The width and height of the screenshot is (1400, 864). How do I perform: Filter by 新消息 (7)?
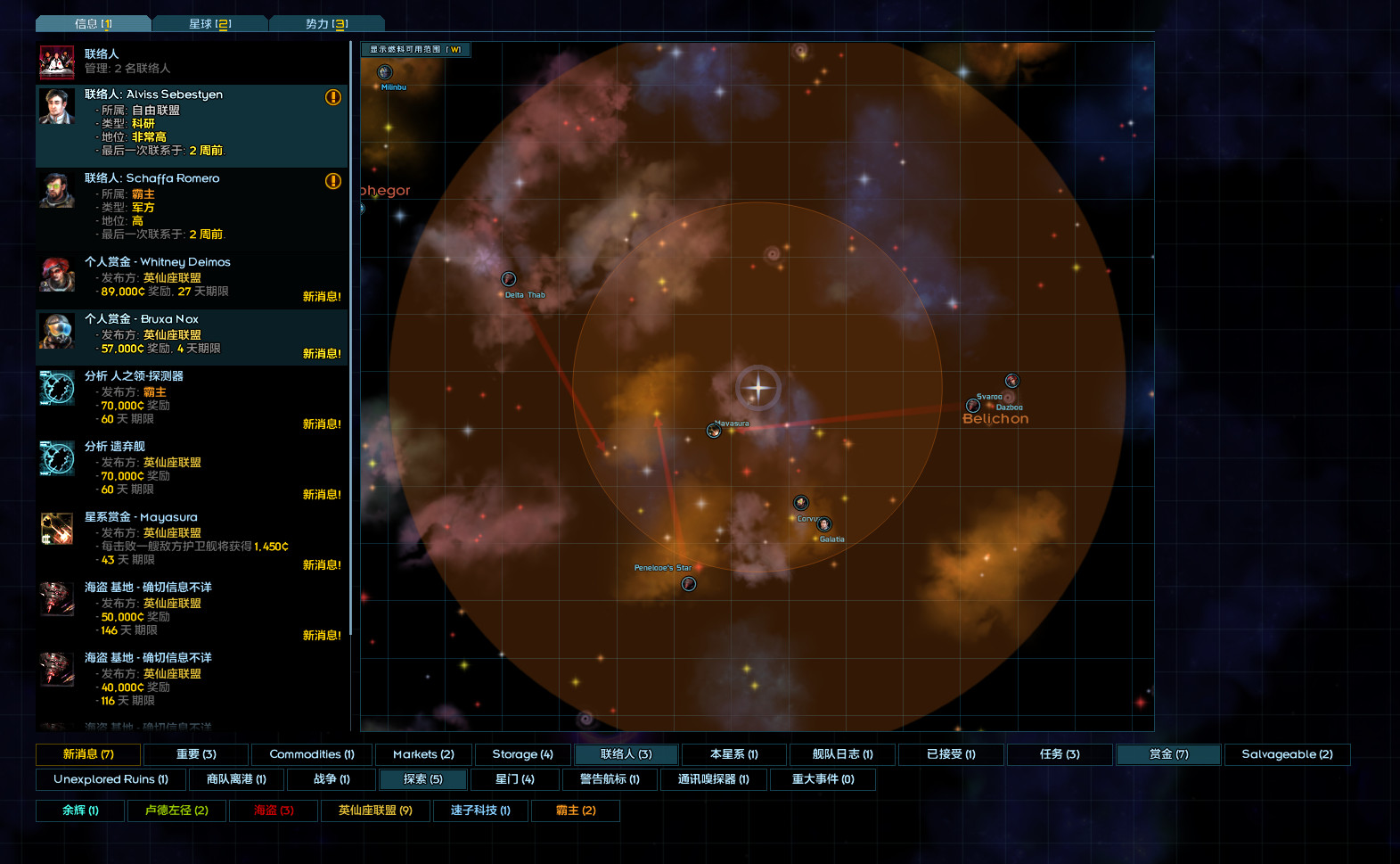[88, 754]
